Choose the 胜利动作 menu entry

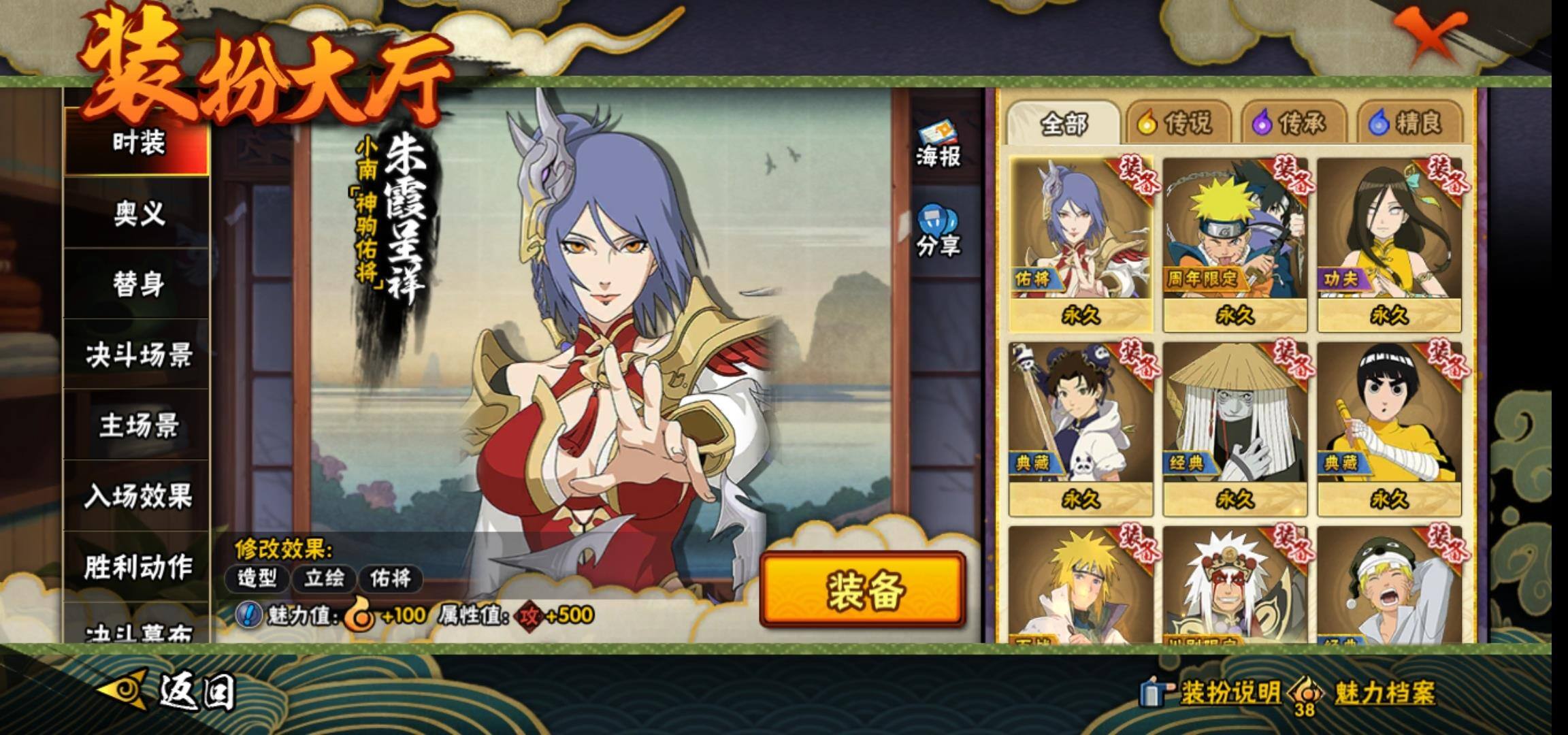138,567
